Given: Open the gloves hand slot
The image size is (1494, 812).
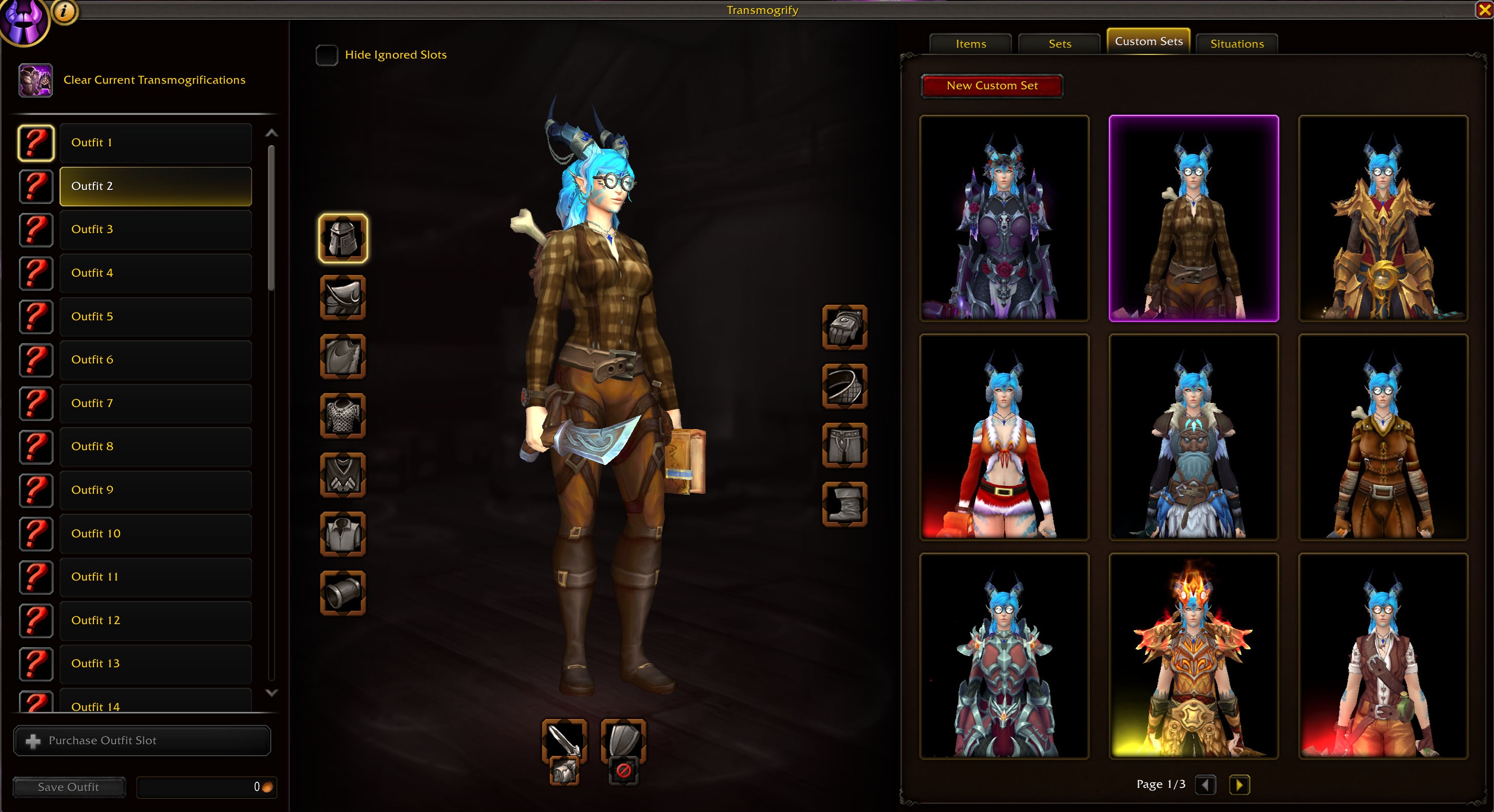Looking at the screenshot, I should (845, 327).
